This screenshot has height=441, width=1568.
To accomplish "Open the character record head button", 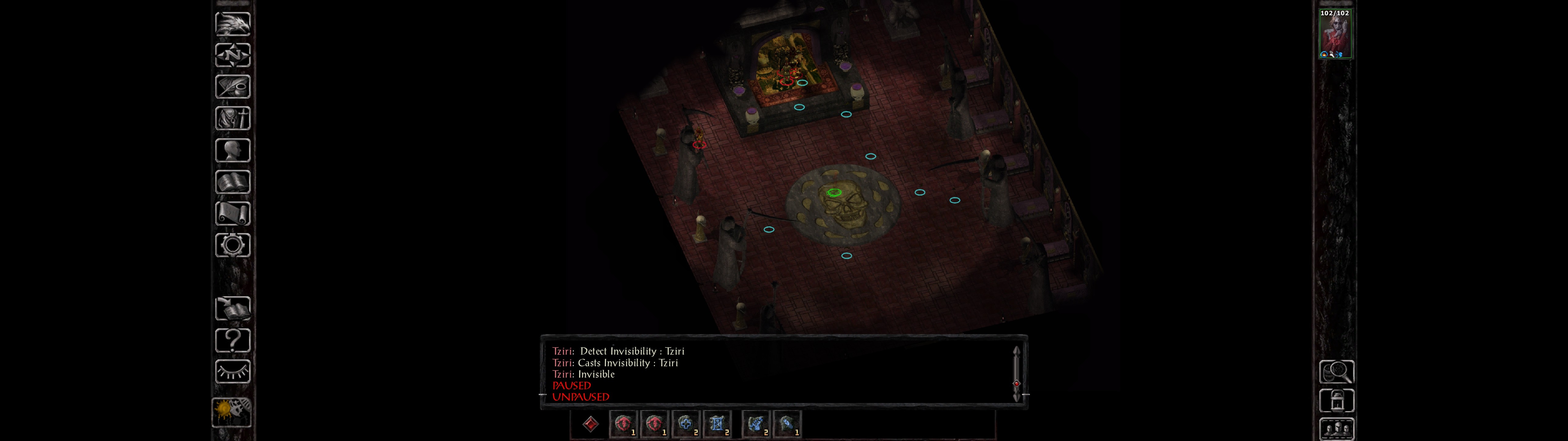I will [232, 150].
